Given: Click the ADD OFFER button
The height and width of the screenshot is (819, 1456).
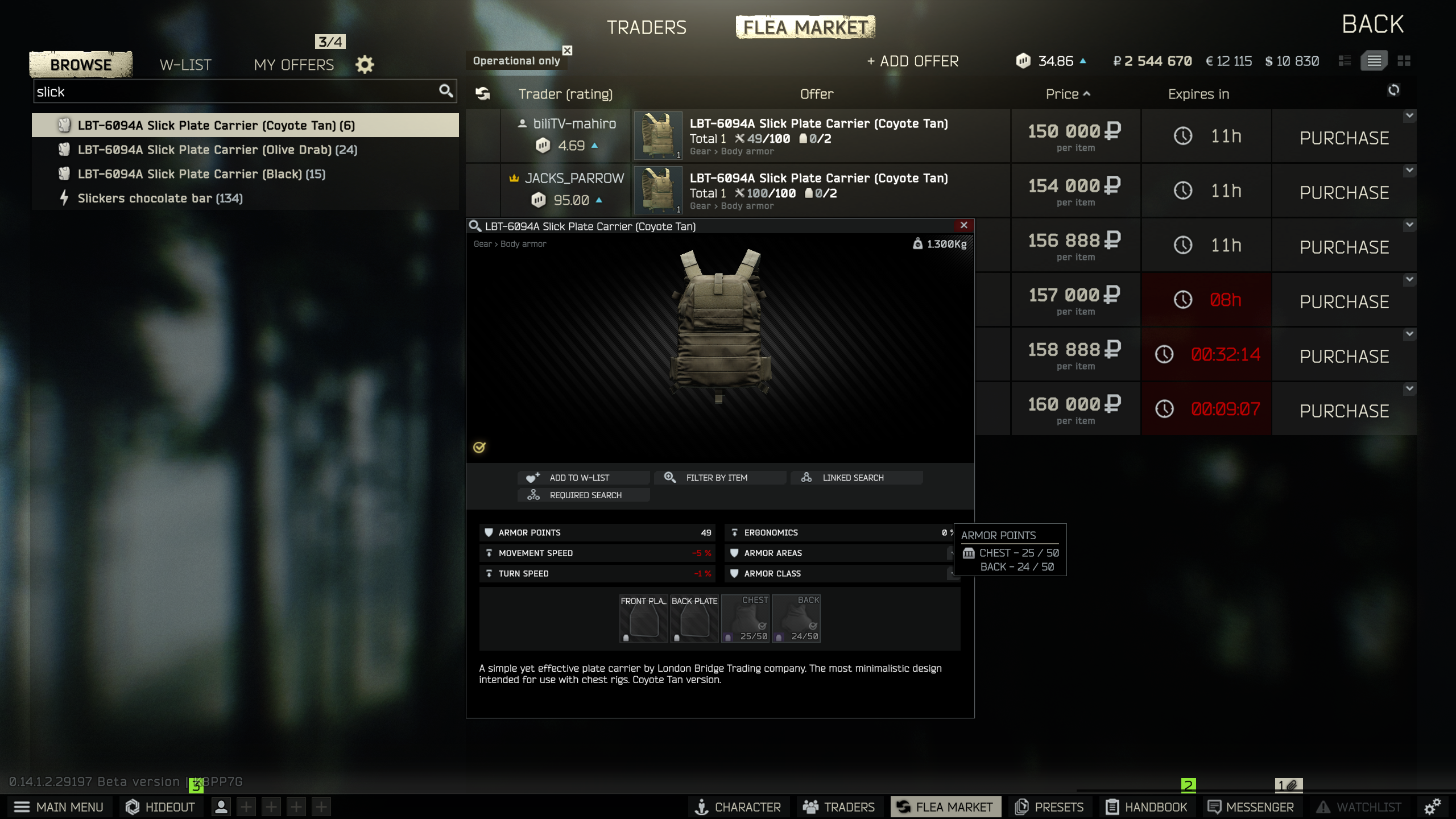Looking at the screenshot, I should [912, 61].
